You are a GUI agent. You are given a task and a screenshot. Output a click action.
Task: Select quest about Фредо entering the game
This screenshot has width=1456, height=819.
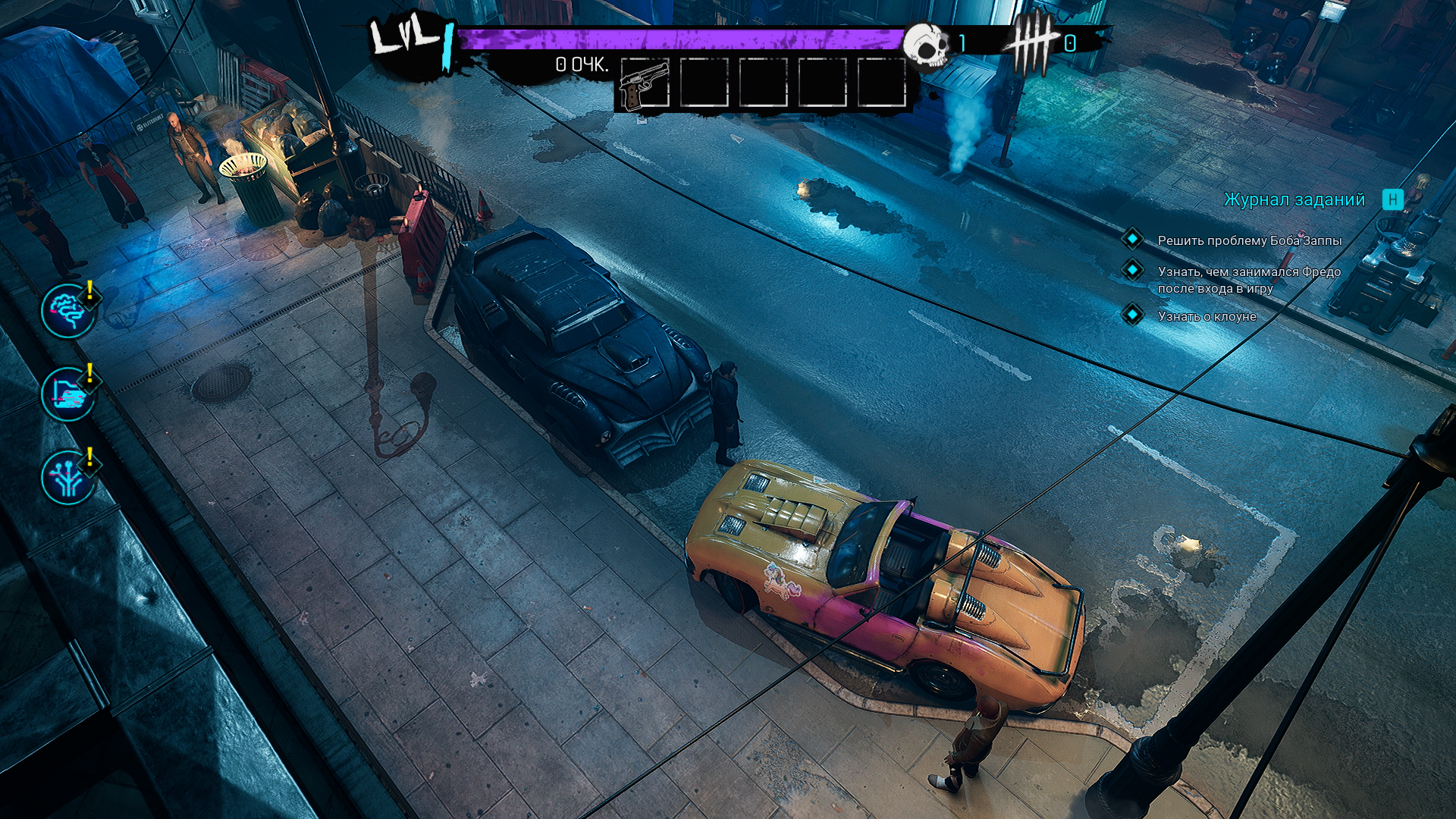[1248, 280]
